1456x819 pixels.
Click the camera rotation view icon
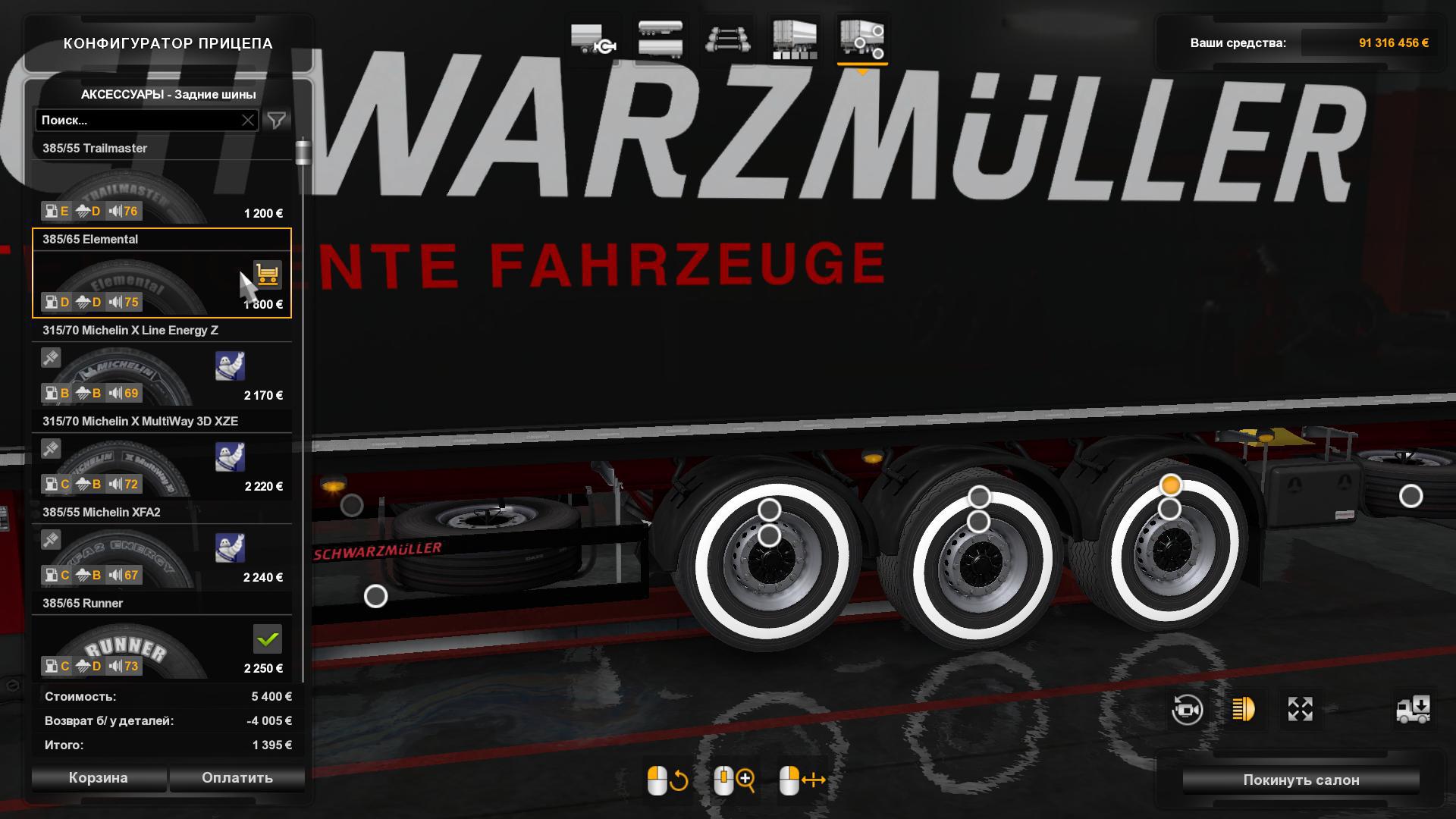[x=1187, y=710]
